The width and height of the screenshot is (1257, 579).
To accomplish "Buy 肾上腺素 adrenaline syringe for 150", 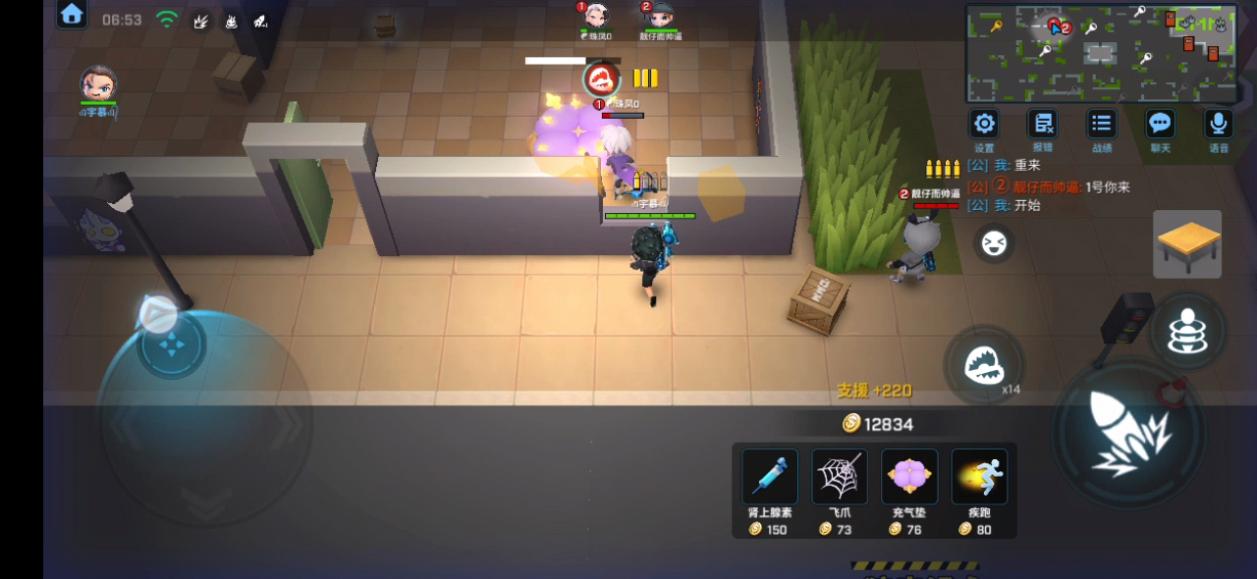I will [x=769, y=477].
